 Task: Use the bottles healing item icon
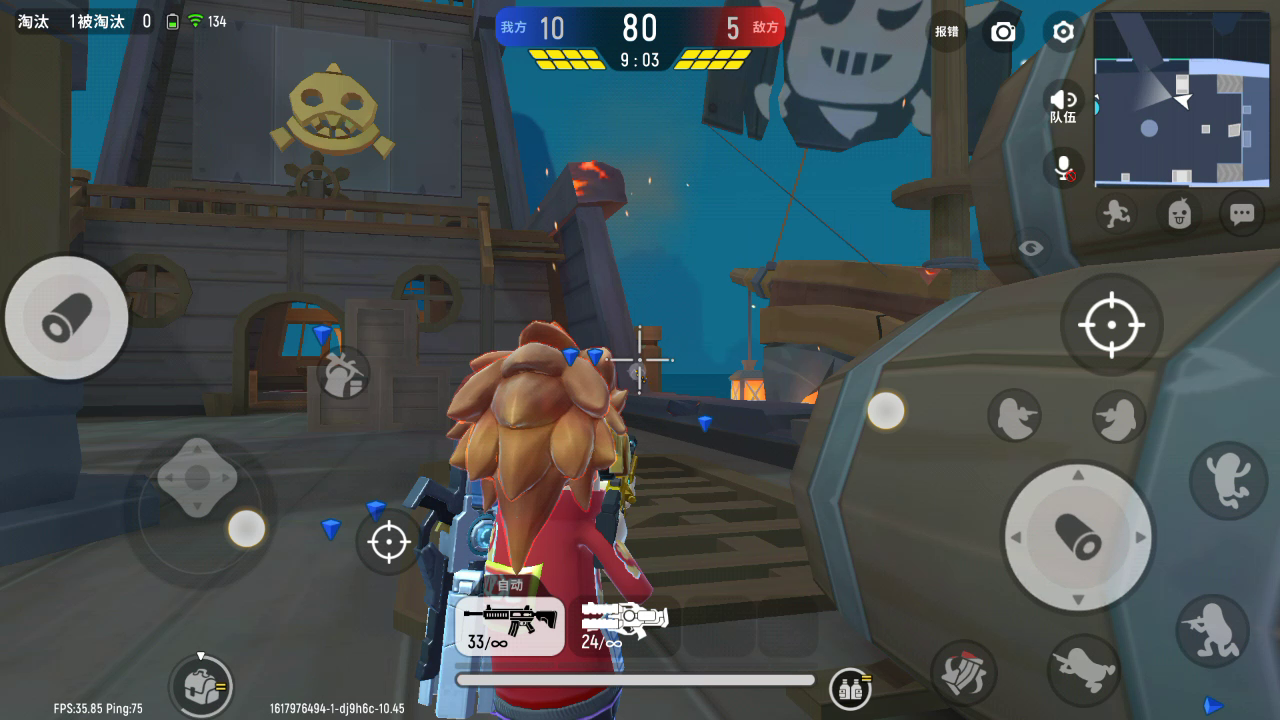pyautogui.click(x=850, y=687)
